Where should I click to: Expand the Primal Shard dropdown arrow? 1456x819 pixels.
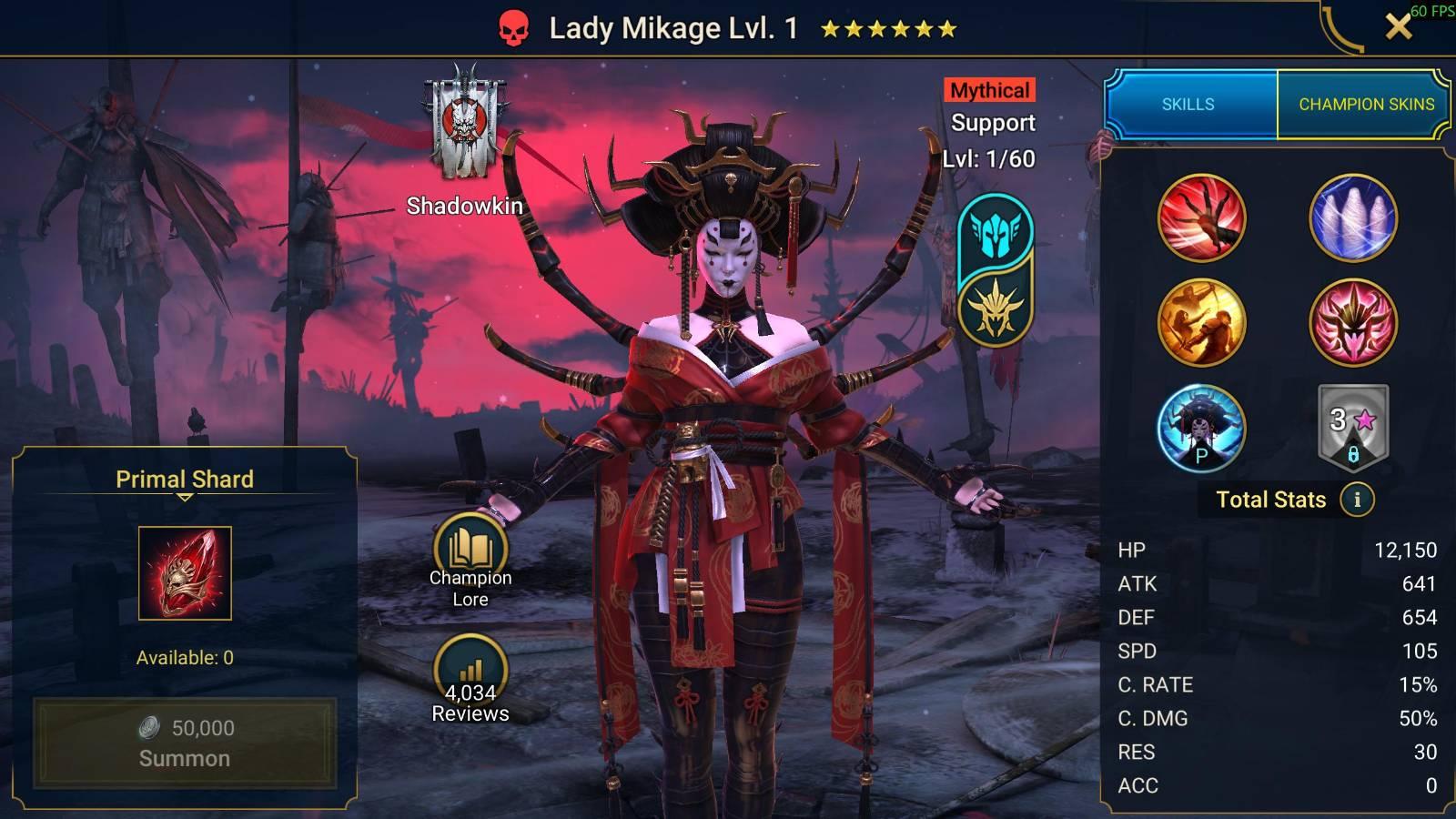(x=185, y=498)
